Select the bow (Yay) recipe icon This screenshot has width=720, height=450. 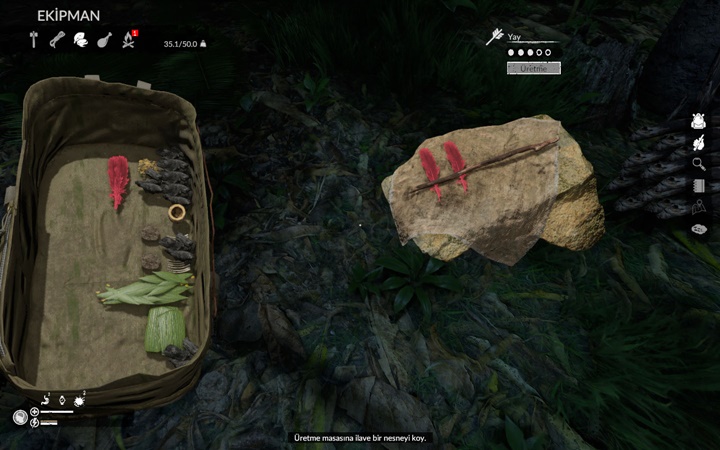point(494,38)
